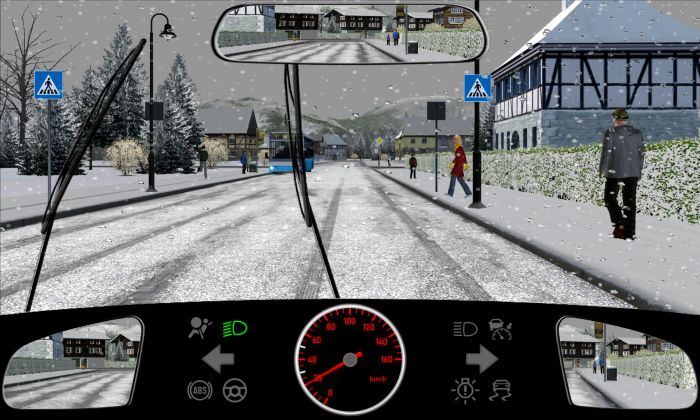Viewport: 700px width, 420px height.
Task: Activate the left turn signal arrow
Action: (218, 359)
